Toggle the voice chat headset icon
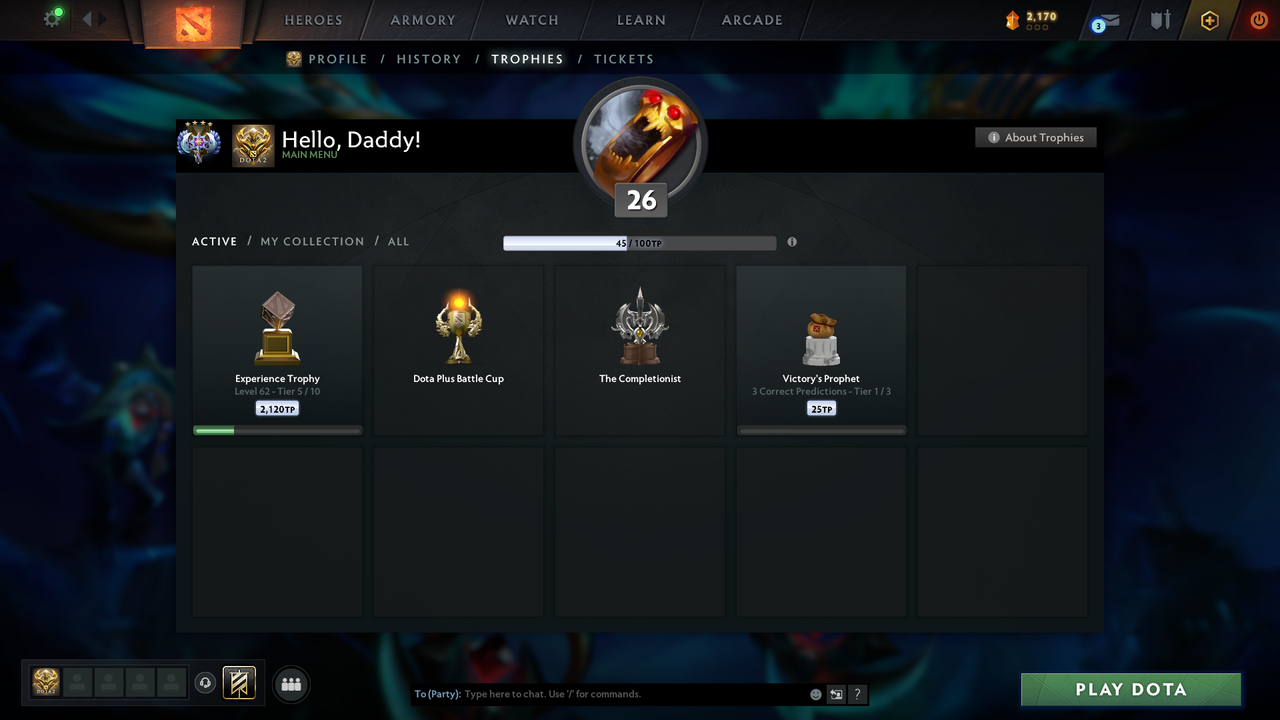 pyautogui.click(x=207, y=682)
